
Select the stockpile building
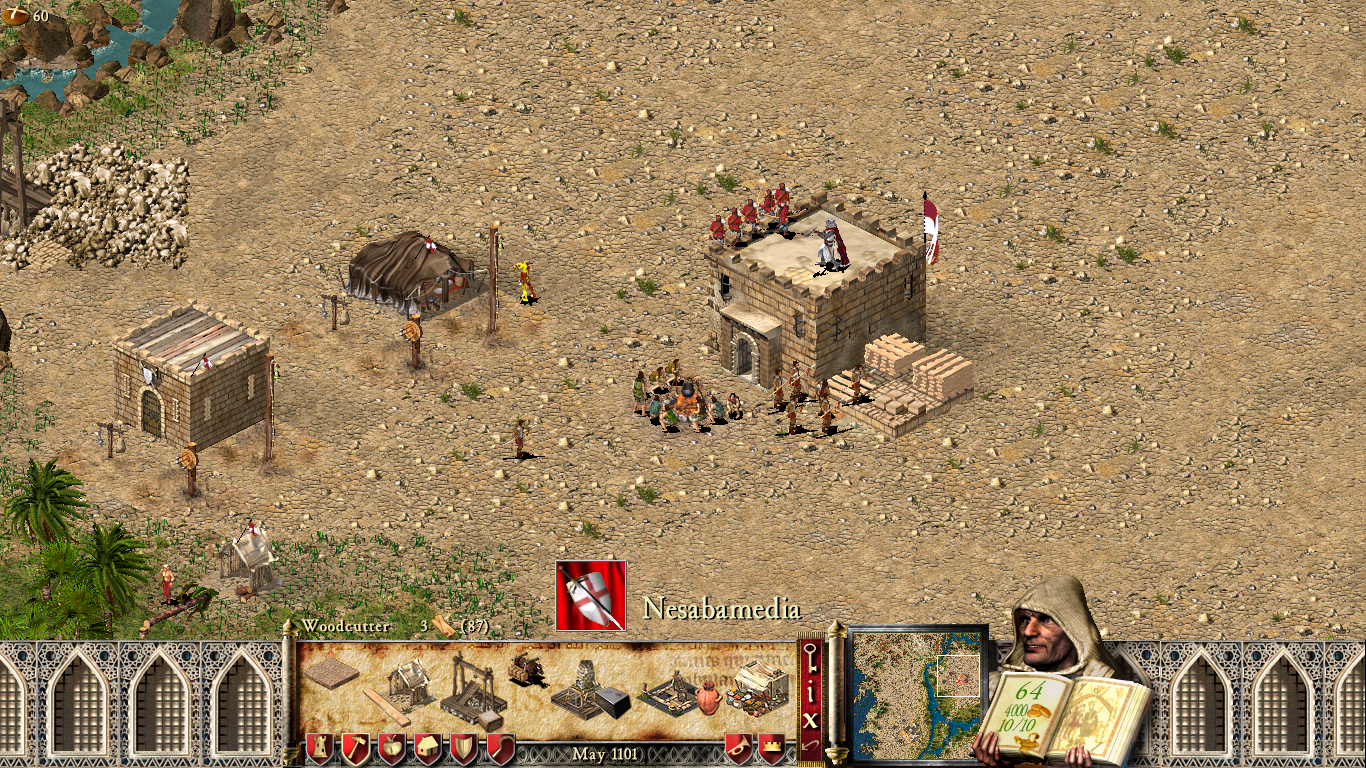coord(331,673)
